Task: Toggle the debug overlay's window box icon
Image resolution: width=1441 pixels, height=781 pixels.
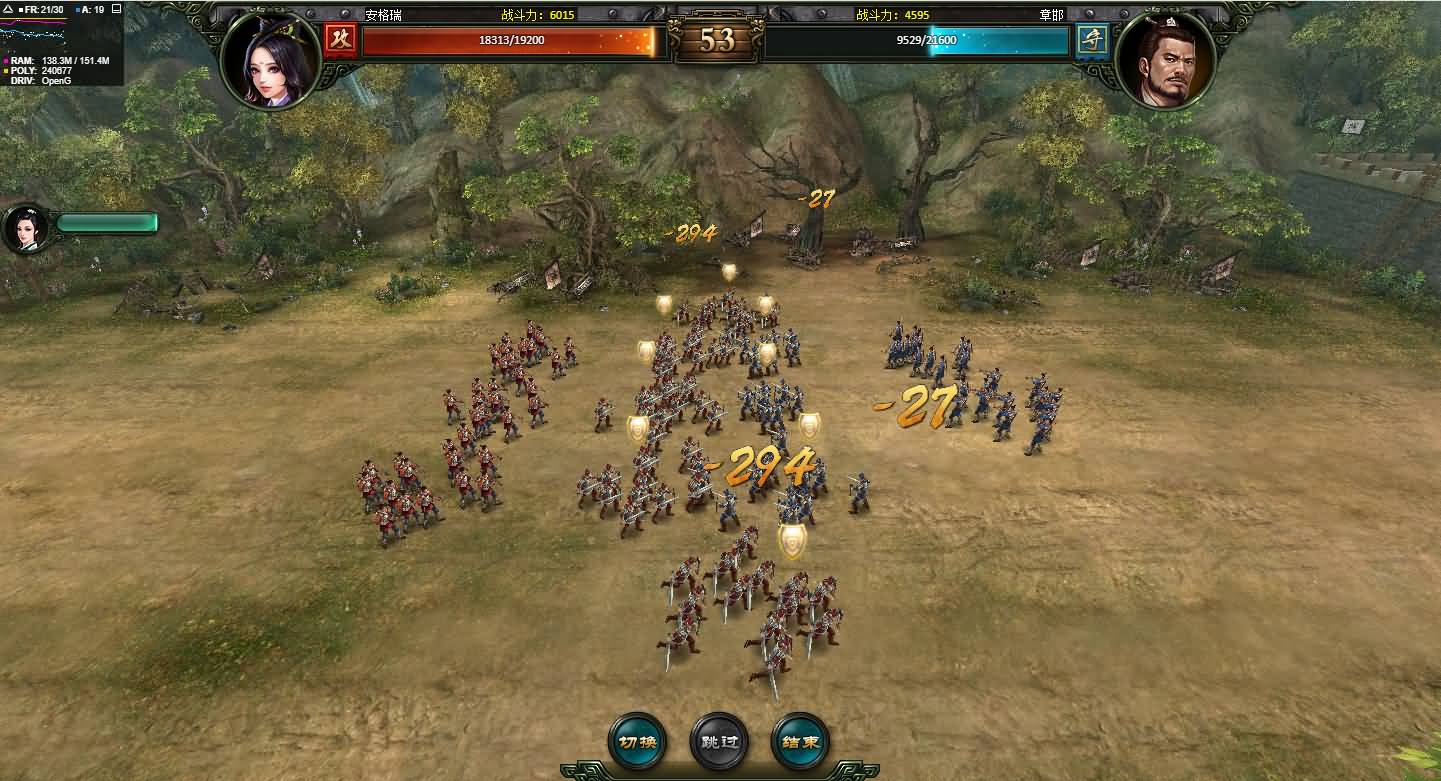Action: point(116,9)
